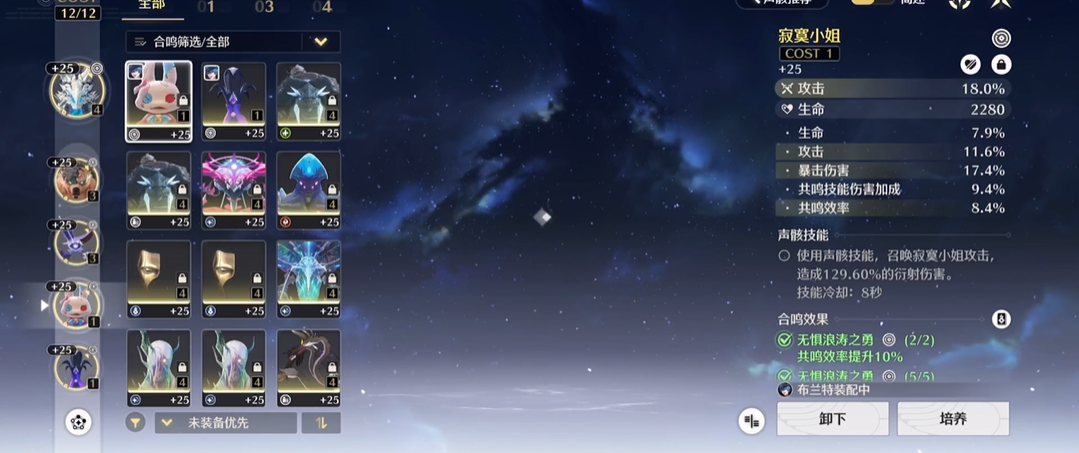Click the discard-mark icon beside the lock

pyautogui.click(x=970, y=65)
